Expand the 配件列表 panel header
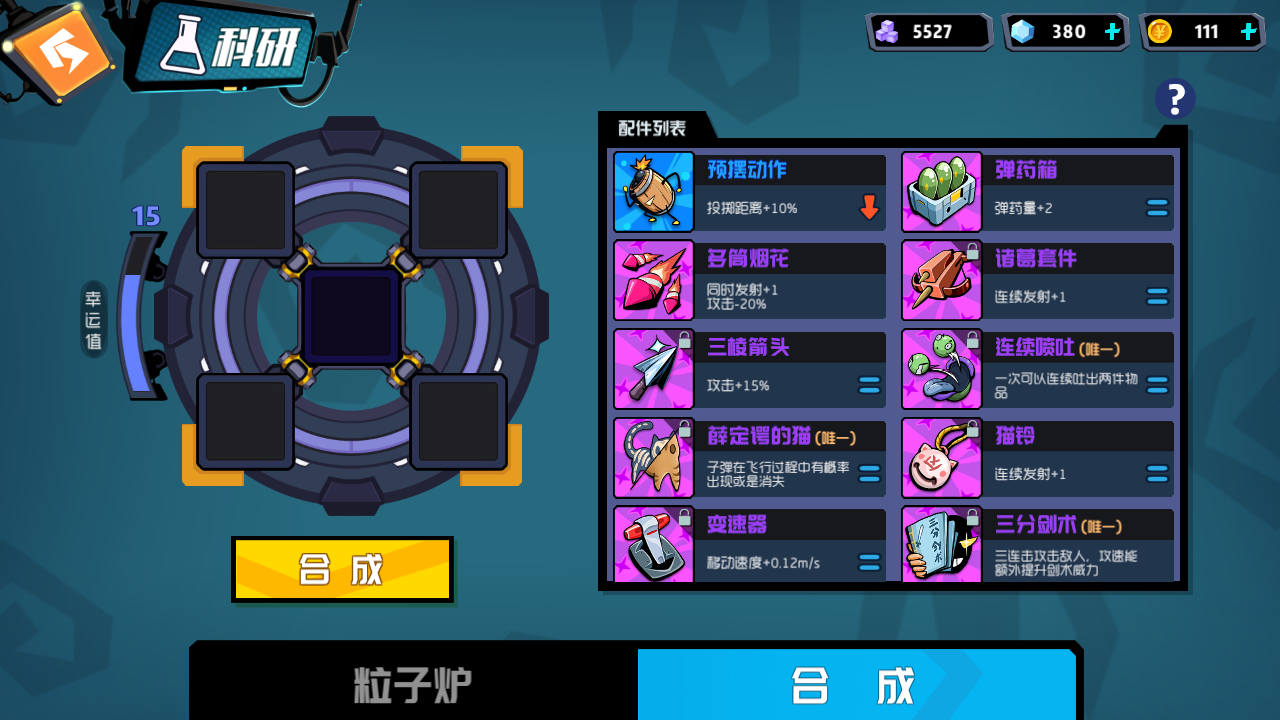The width and height of the screenshot is (1280, 720). (x=652, y=127)
